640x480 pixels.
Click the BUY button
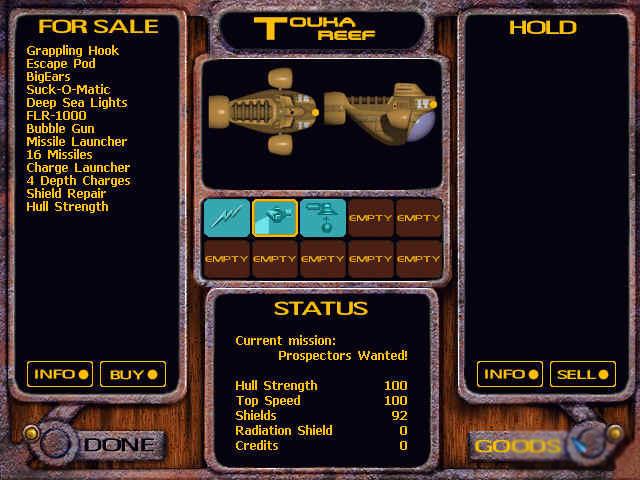133,375
